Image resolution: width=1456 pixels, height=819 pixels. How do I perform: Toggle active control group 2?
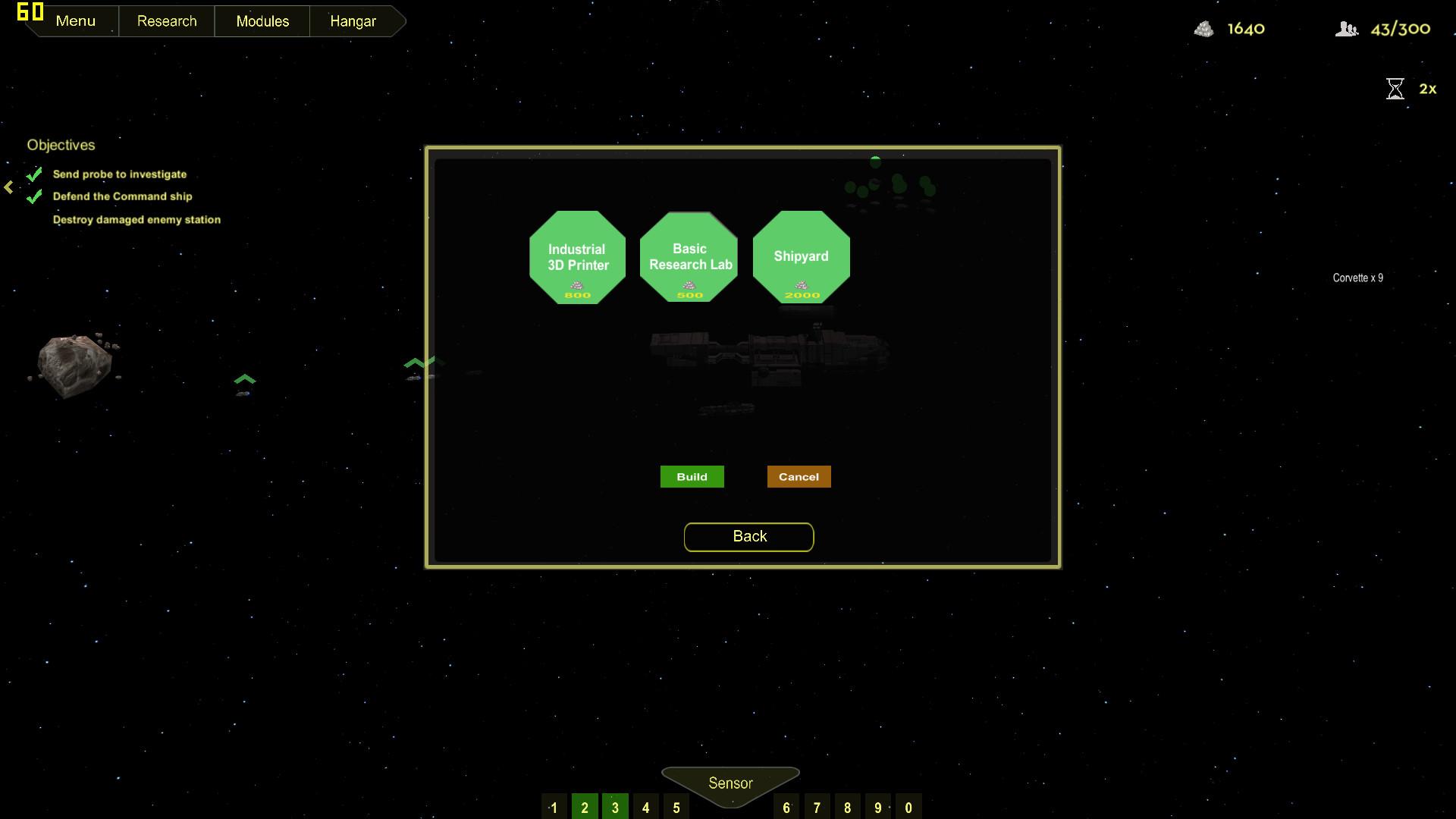(585, 806)
